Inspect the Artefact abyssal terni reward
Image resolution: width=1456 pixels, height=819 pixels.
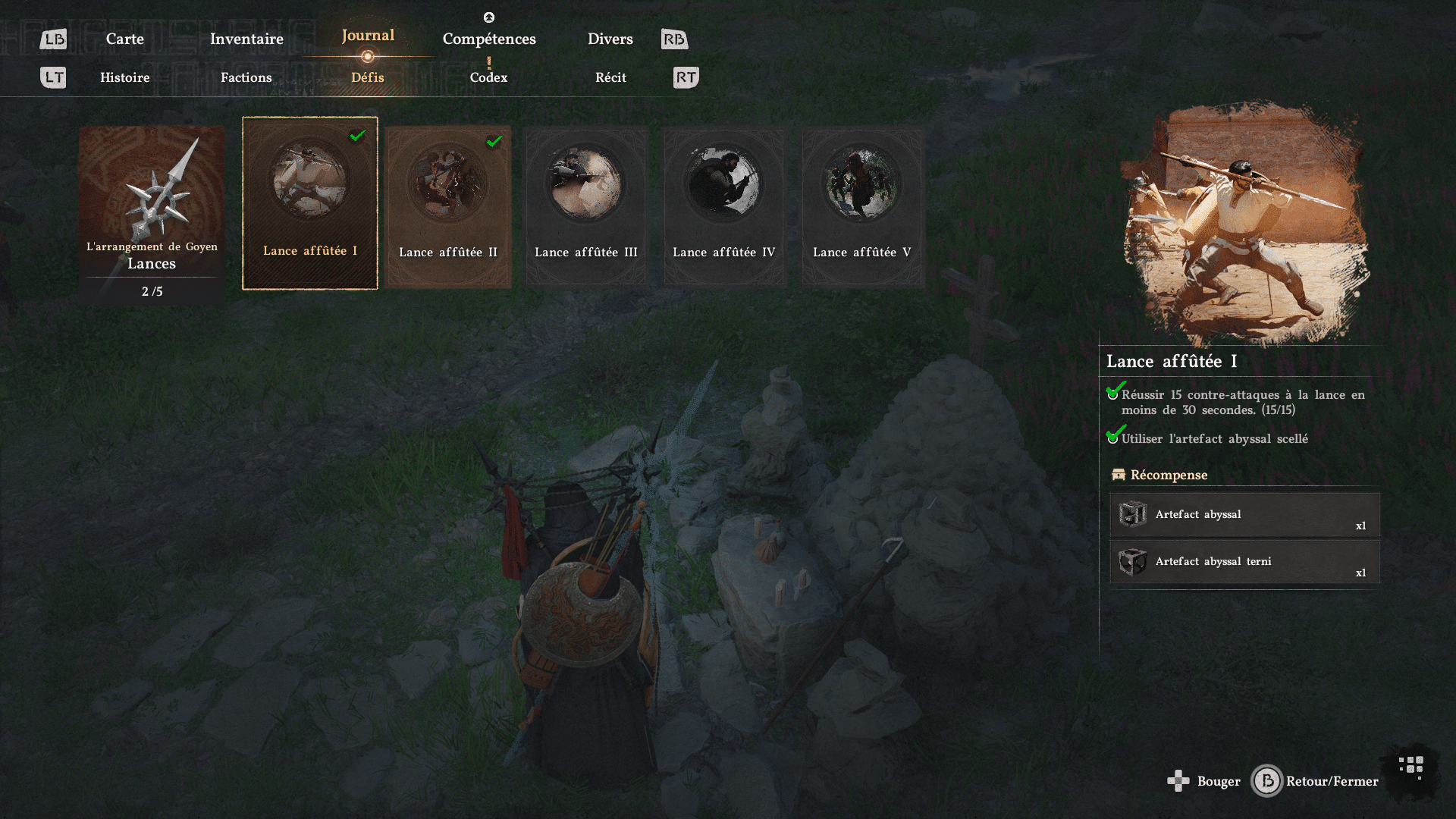pos(1244,562)
